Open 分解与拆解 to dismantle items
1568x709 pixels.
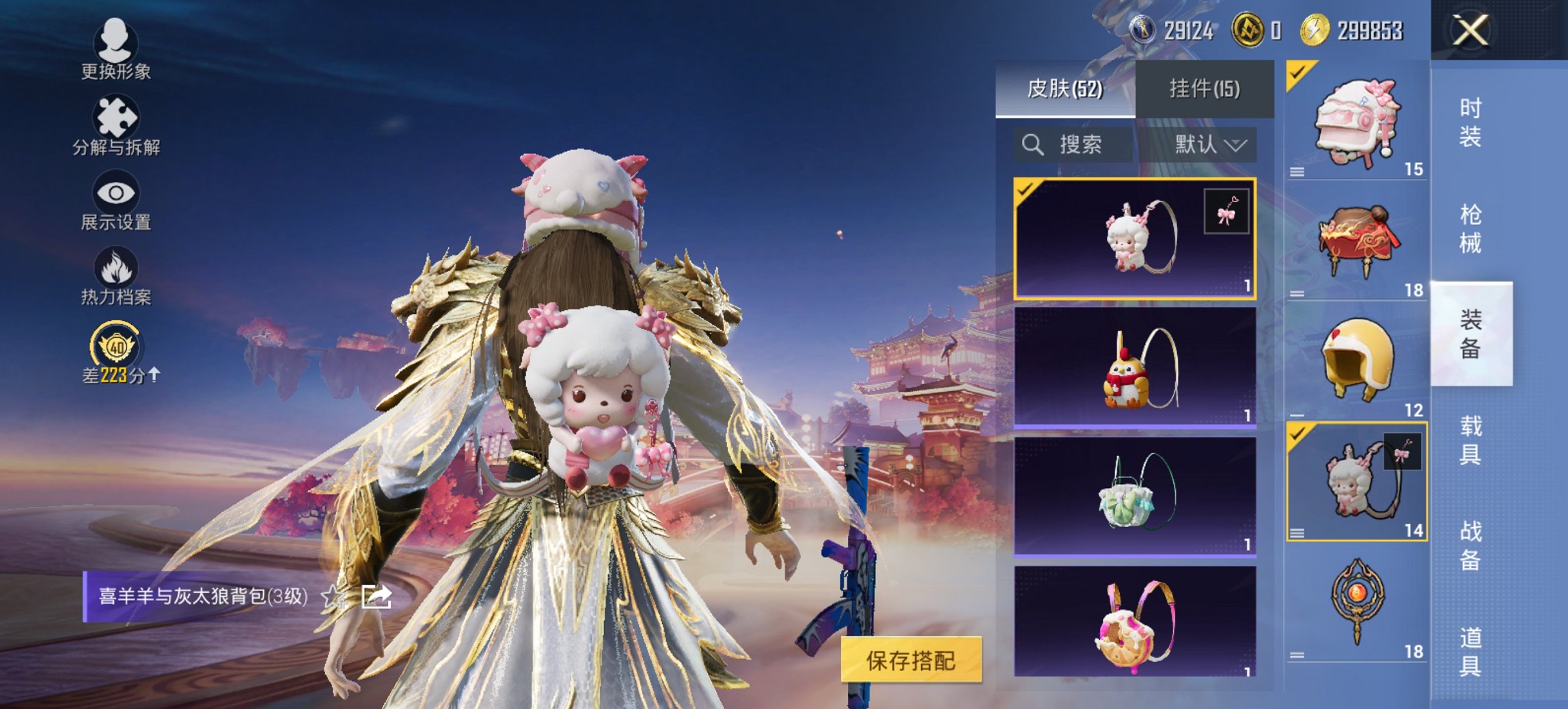pos(116,126)
